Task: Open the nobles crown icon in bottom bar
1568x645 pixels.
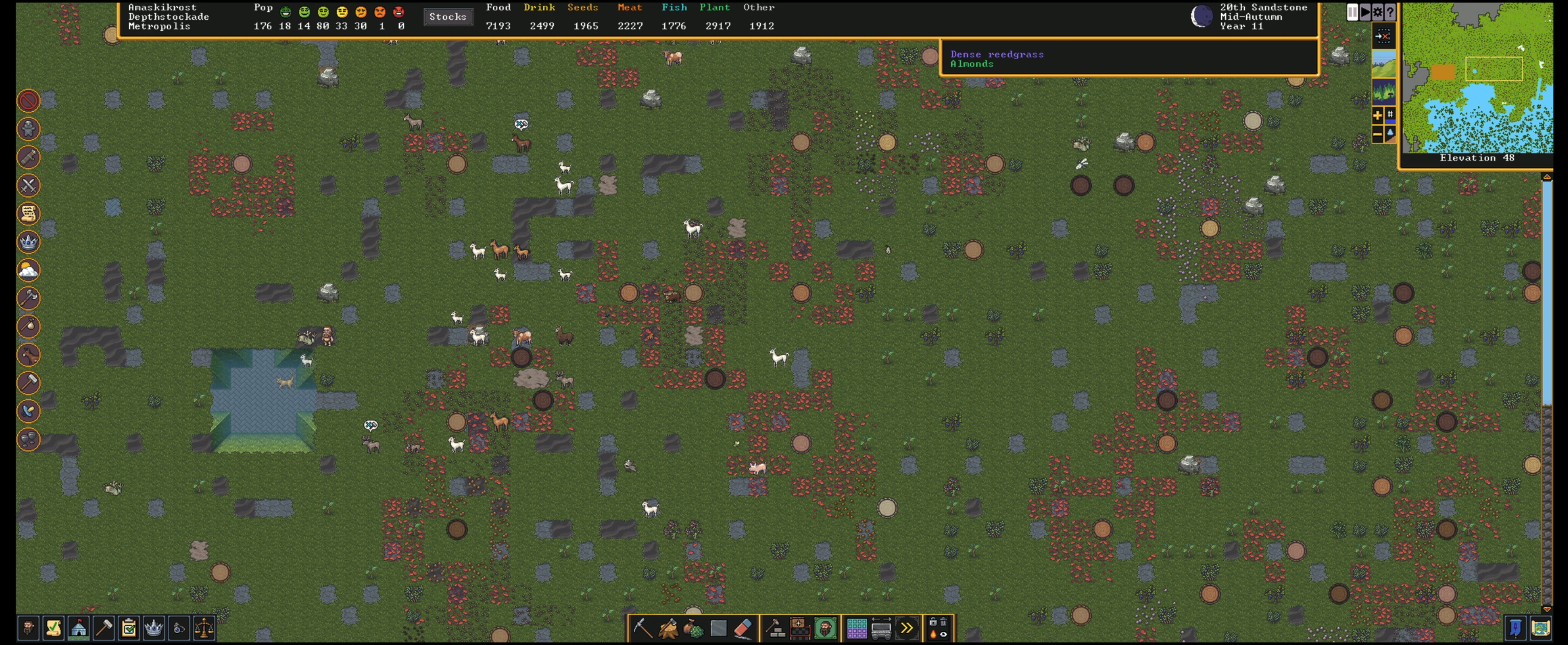Action: point(154,628)
